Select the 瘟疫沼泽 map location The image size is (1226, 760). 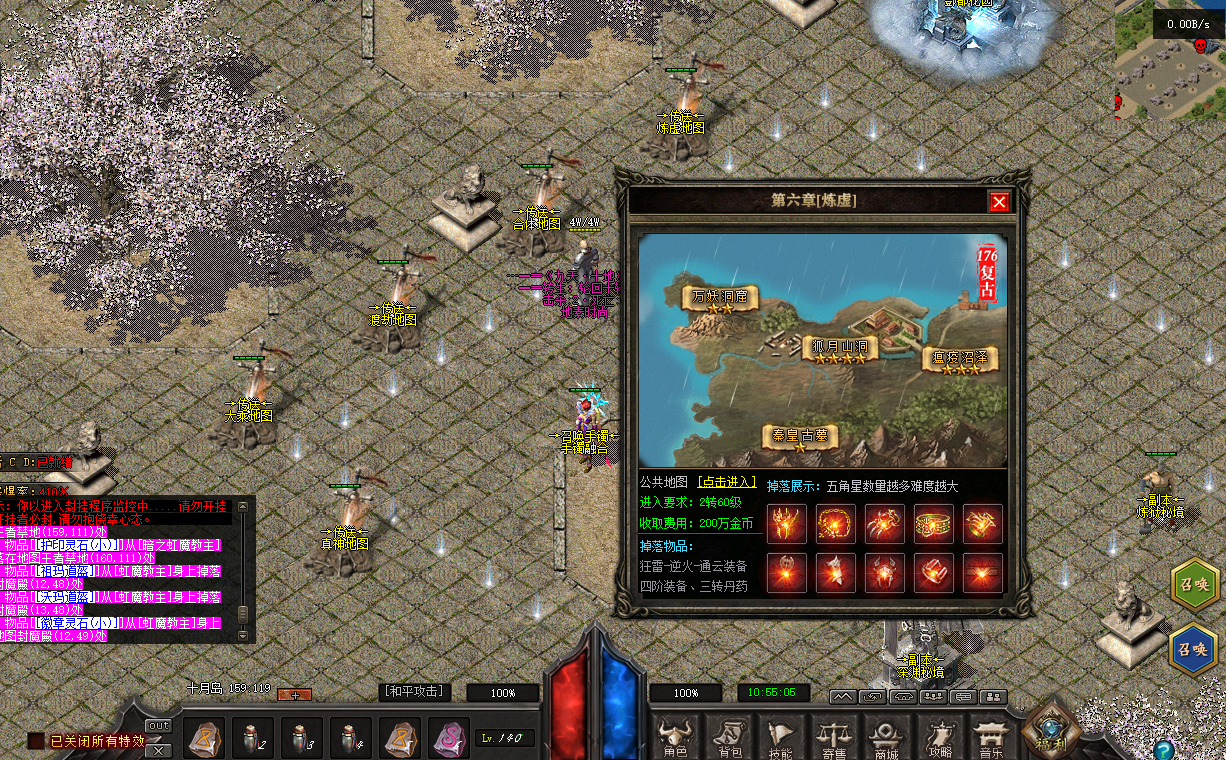point(959,359)
